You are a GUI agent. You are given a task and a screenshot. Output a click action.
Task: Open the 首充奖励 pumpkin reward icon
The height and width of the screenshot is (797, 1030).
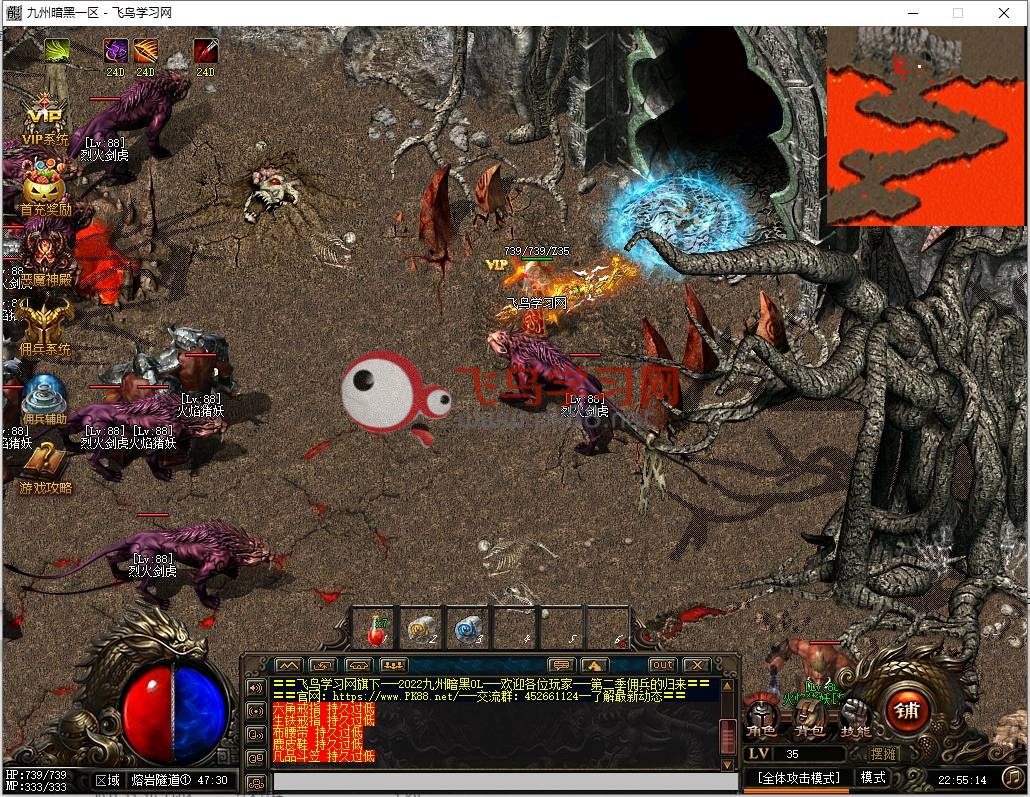pyautogui.click(x=44, y=188)
